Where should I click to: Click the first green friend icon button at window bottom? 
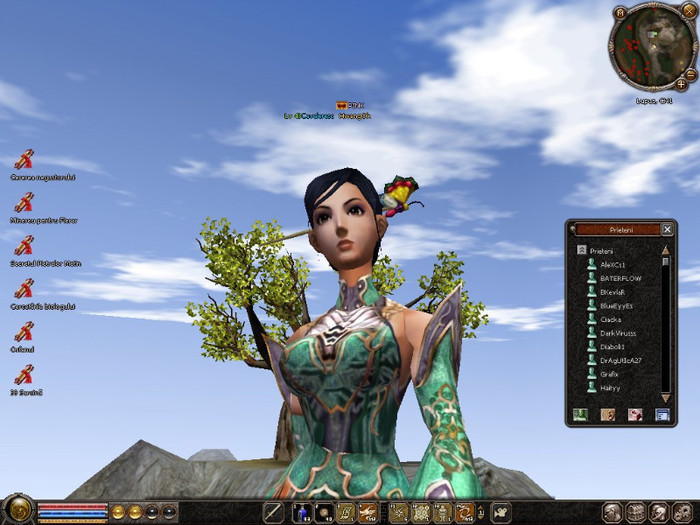[x=580, y=414]
